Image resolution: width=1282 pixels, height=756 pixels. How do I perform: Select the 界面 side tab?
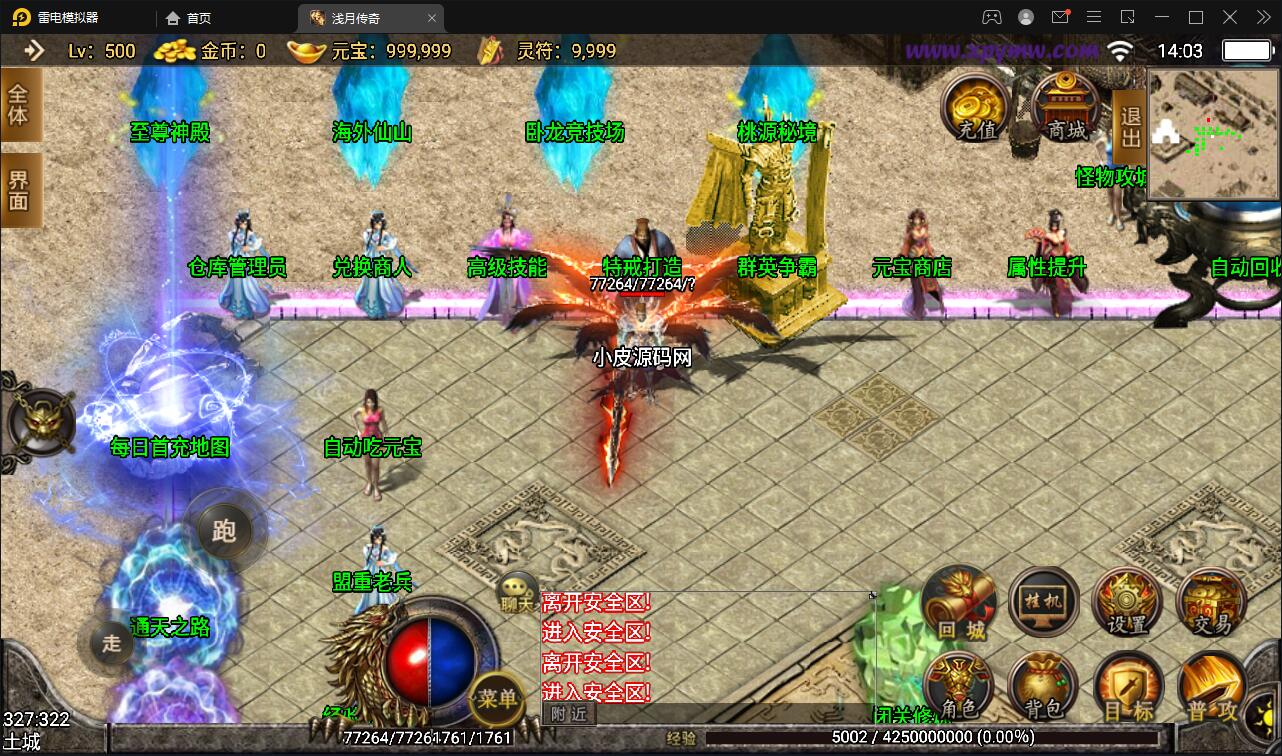coord(19,190)
